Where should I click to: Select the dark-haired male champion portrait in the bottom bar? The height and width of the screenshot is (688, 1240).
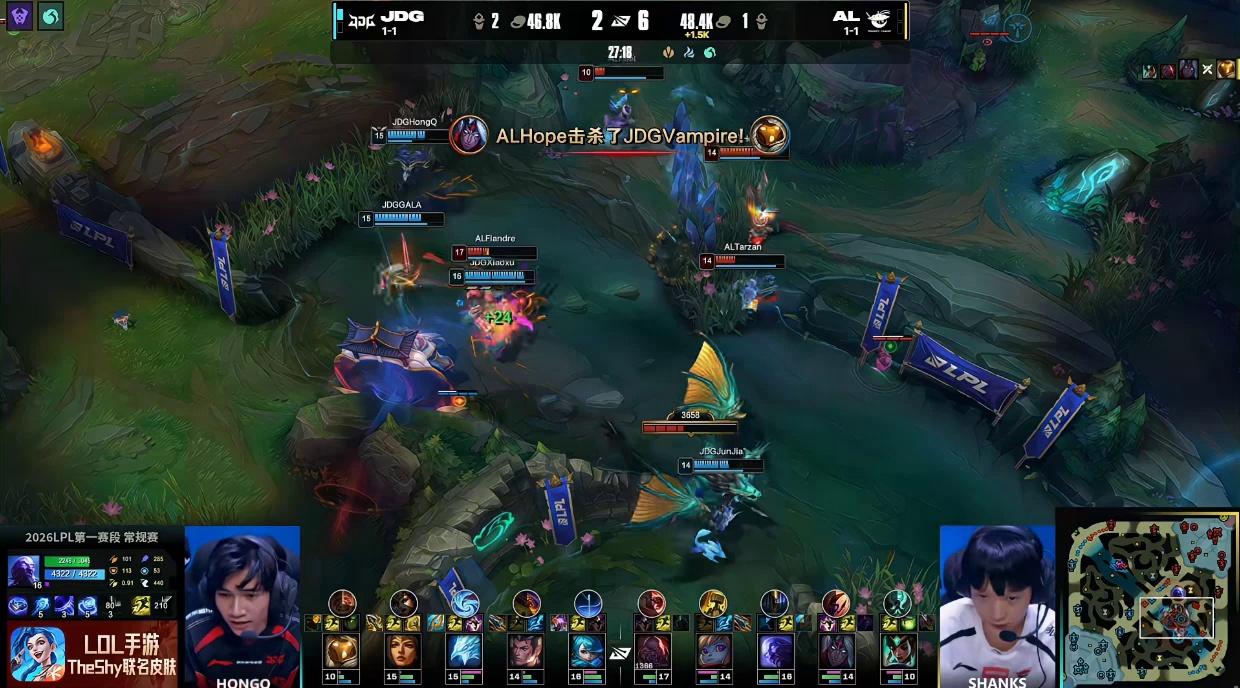coord(526,651)
